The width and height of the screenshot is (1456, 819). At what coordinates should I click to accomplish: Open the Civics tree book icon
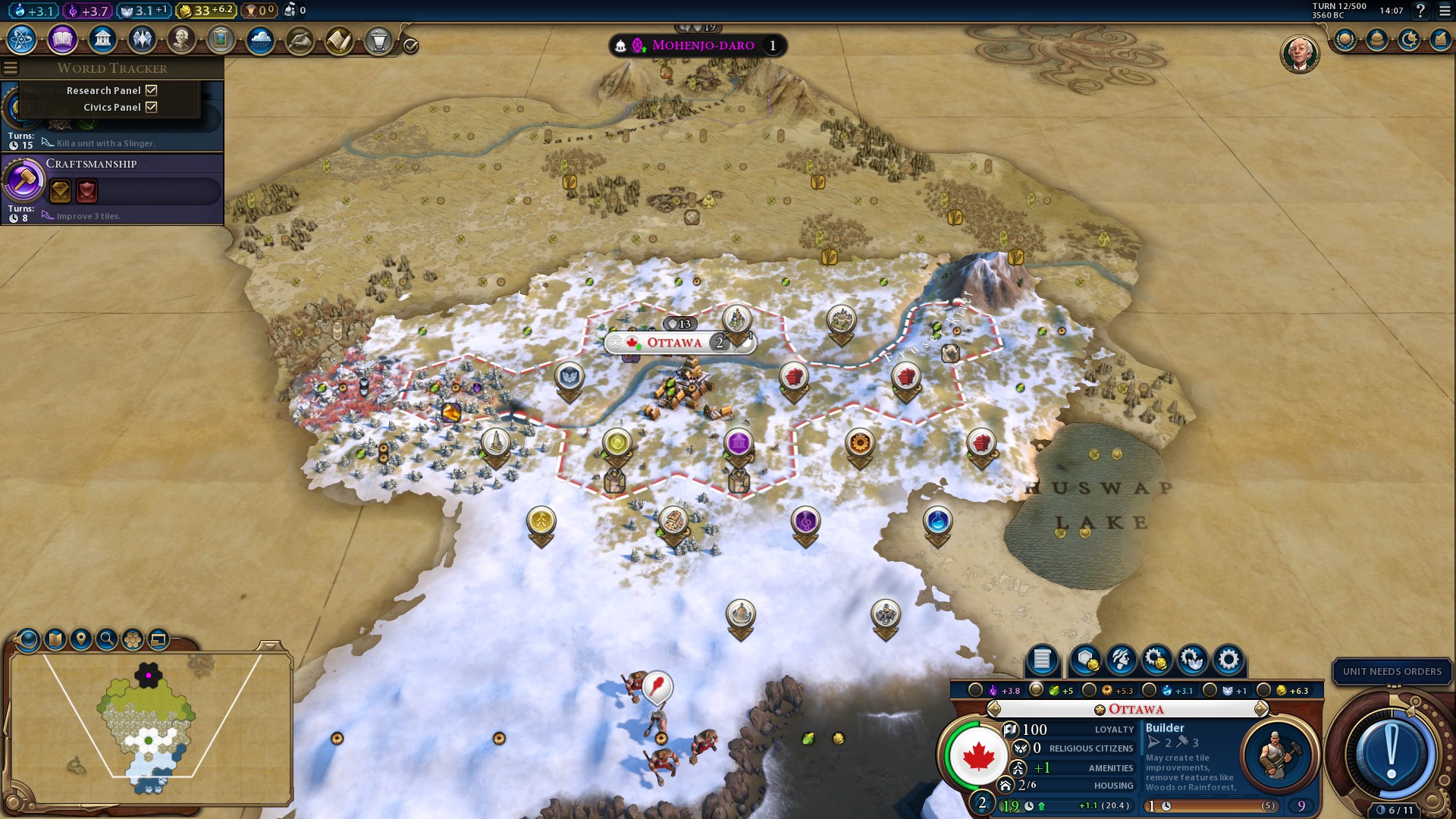62,39
